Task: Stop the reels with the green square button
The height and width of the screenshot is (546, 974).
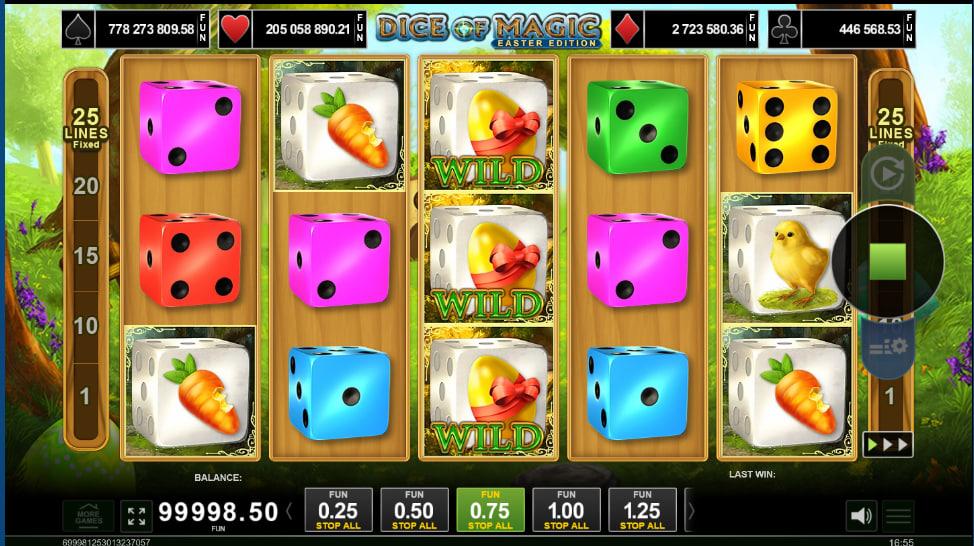Action: click(887, 261)
